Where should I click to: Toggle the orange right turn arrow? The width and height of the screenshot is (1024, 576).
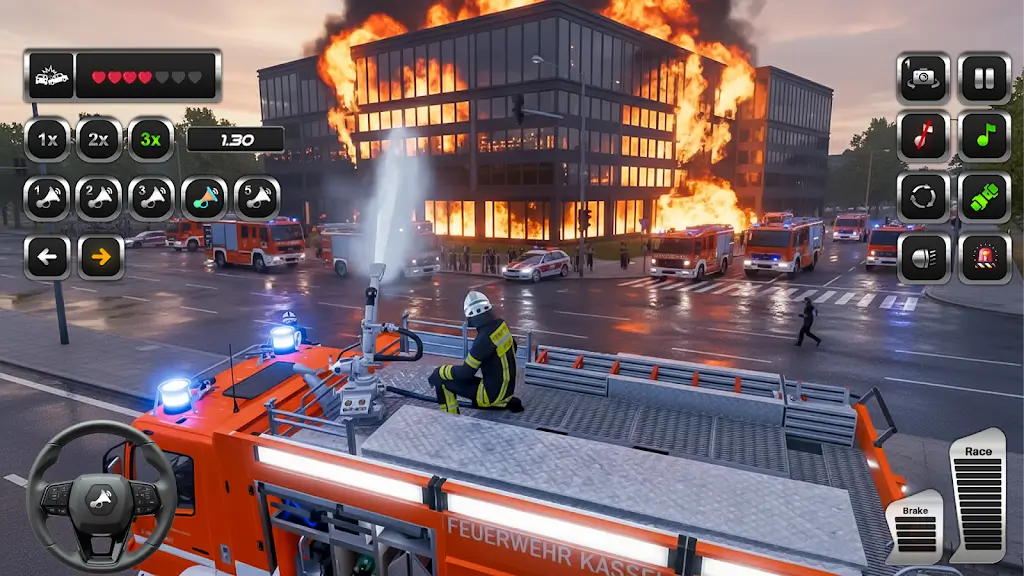[x=101, y=257]
